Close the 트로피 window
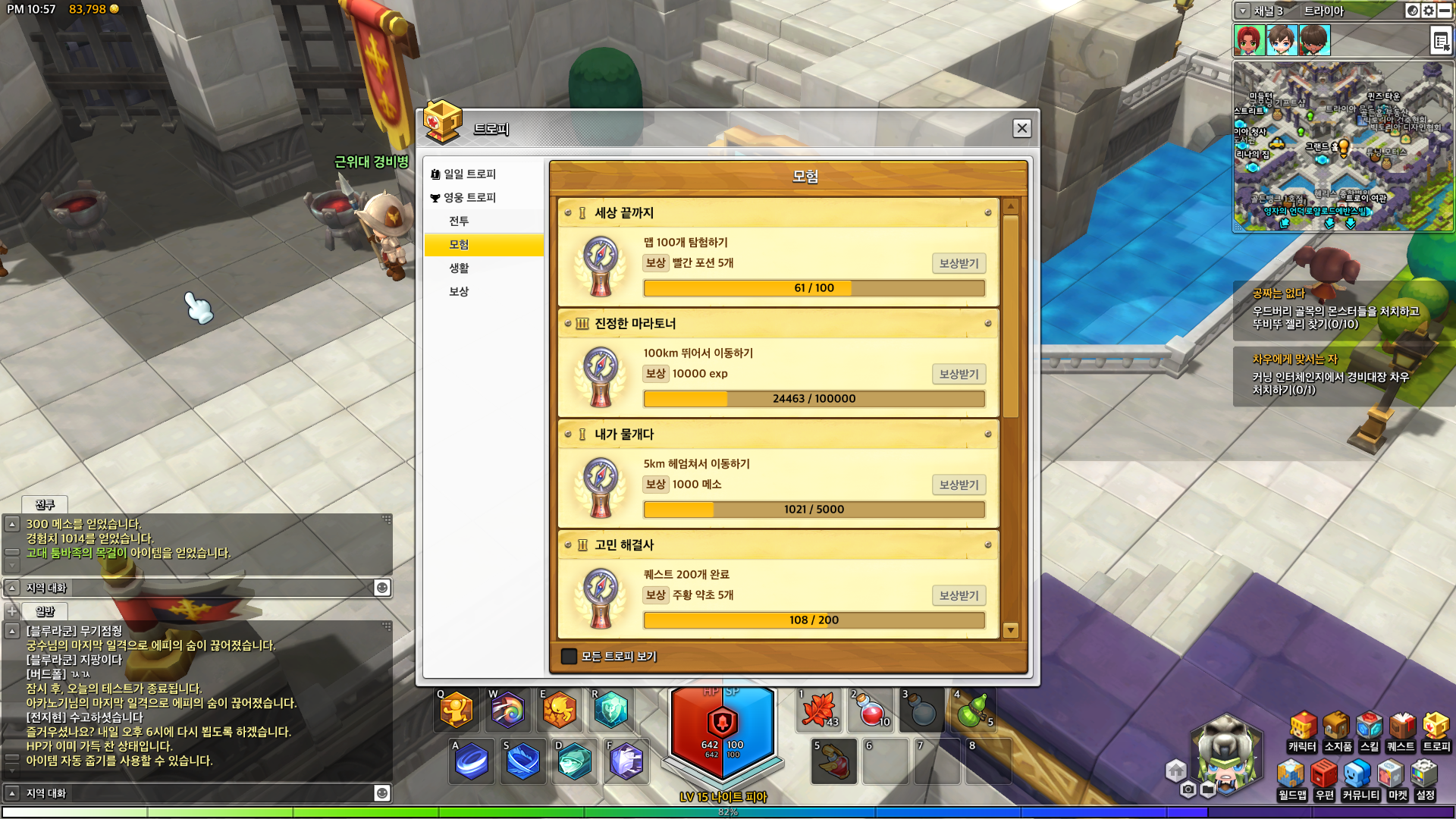Viewport: 1456px width, 819px height. click(1021, 128)
